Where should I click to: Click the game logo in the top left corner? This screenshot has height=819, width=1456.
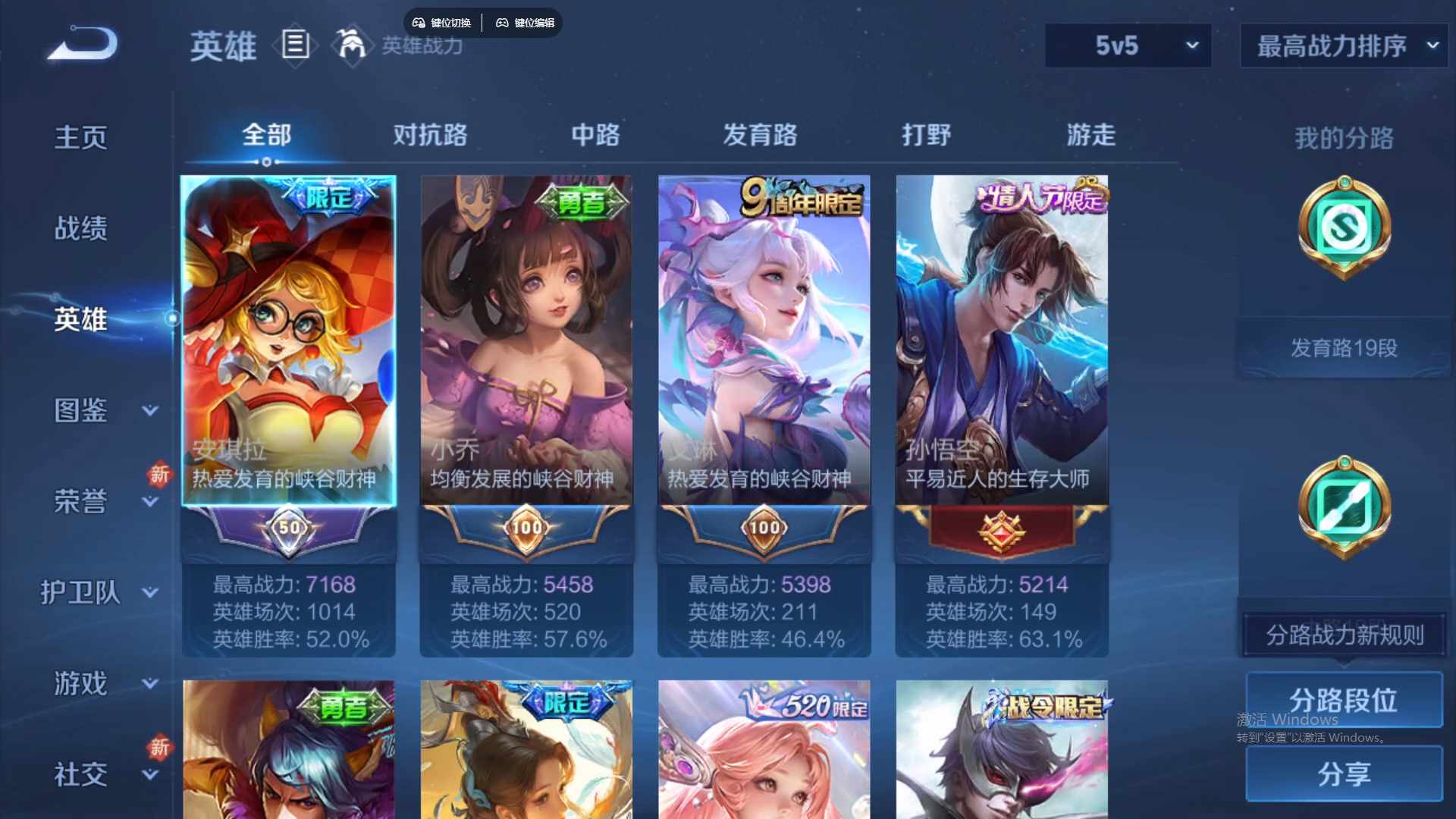click(x=82, y=44)
